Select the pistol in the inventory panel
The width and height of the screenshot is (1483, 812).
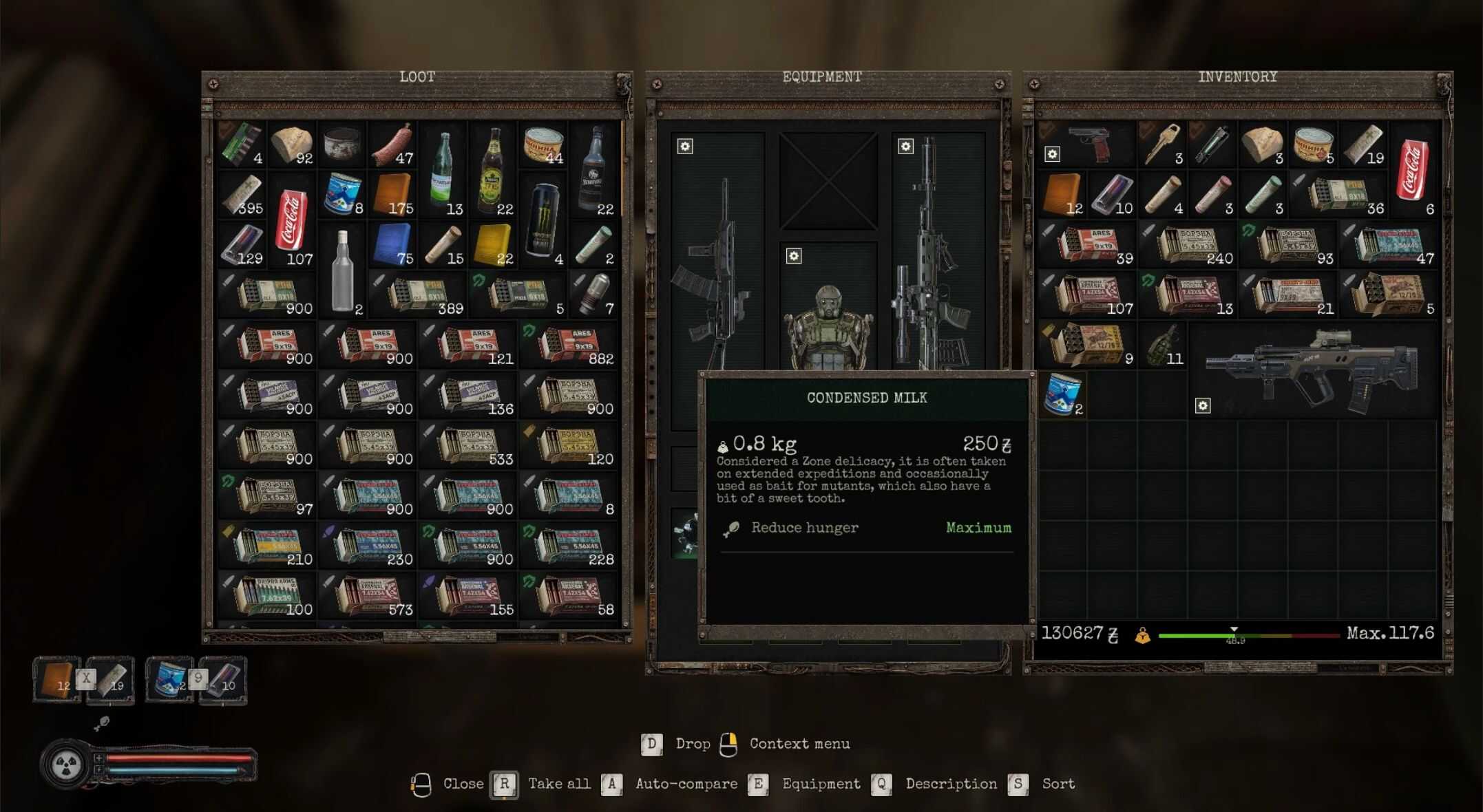click(x=1087, y=145)
